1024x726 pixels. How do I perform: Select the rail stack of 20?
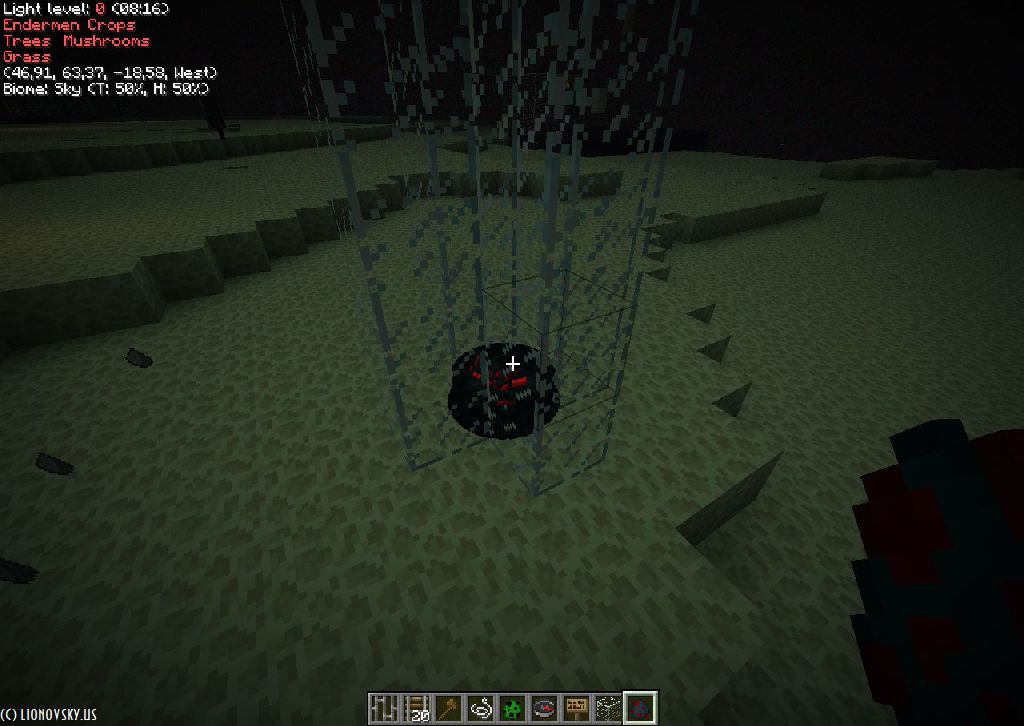[x=416, y=708]
